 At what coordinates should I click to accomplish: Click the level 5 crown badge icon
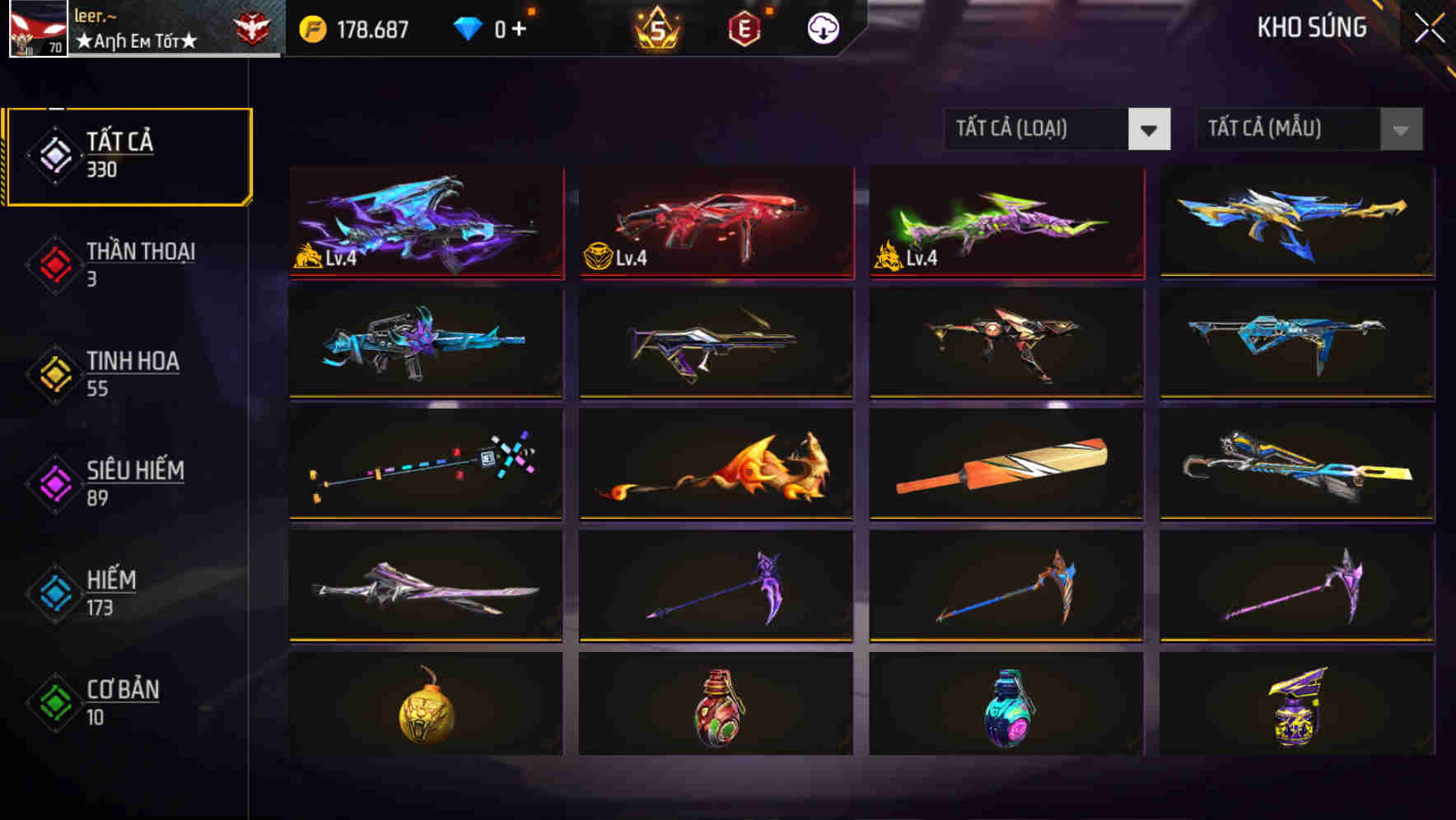[x=655, y=27]
